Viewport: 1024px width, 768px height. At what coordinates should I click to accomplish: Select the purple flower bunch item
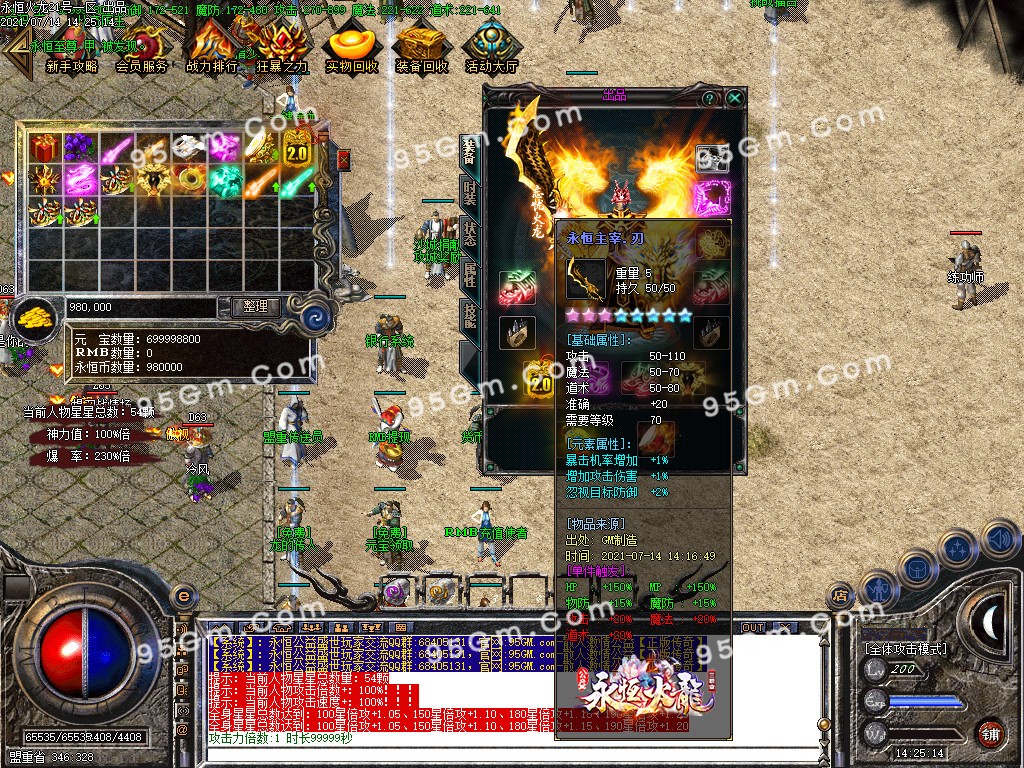click(x=80, y=149)
